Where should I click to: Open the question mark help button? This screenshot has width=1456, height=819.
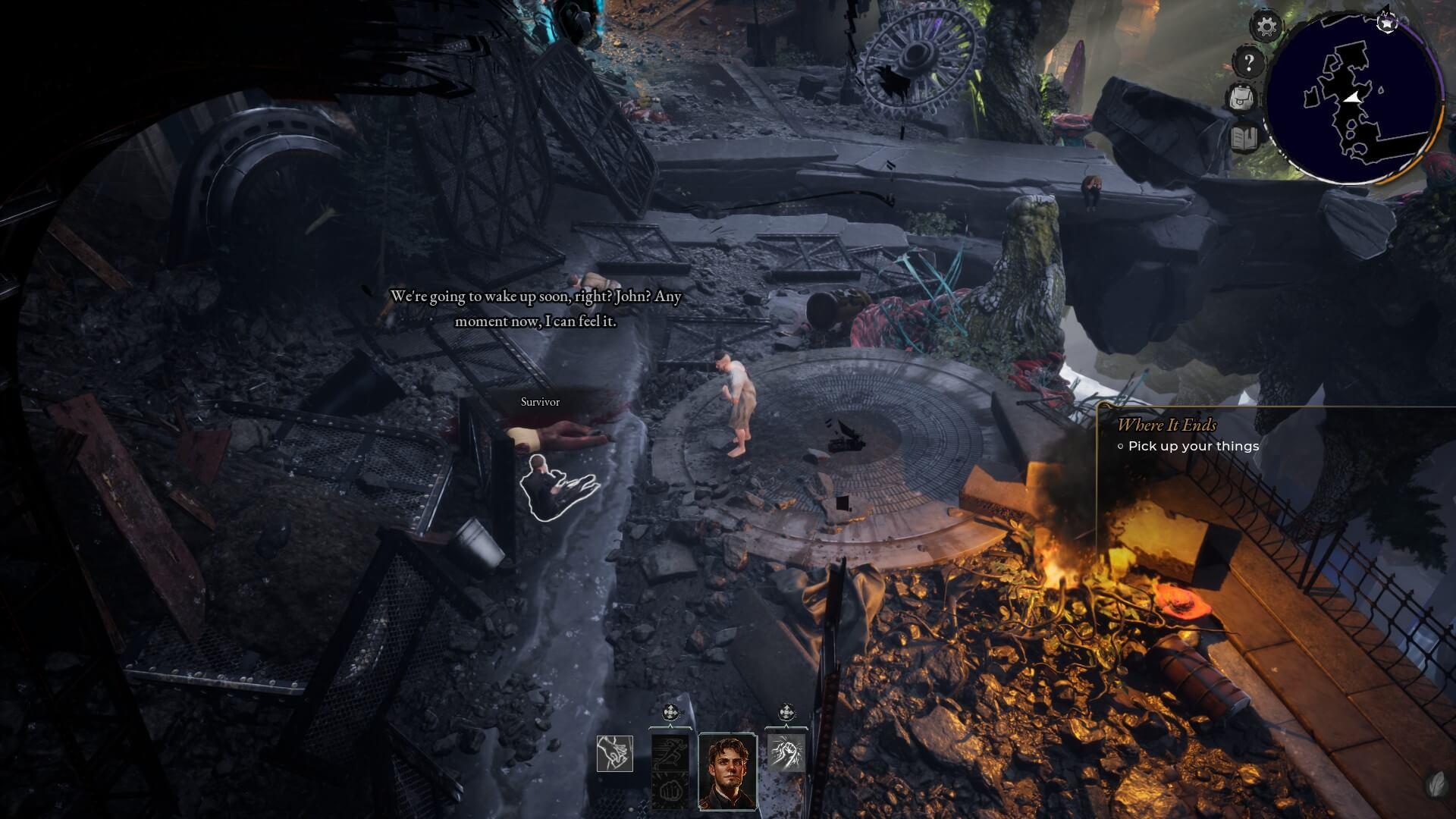click(x=1247, y=62)
